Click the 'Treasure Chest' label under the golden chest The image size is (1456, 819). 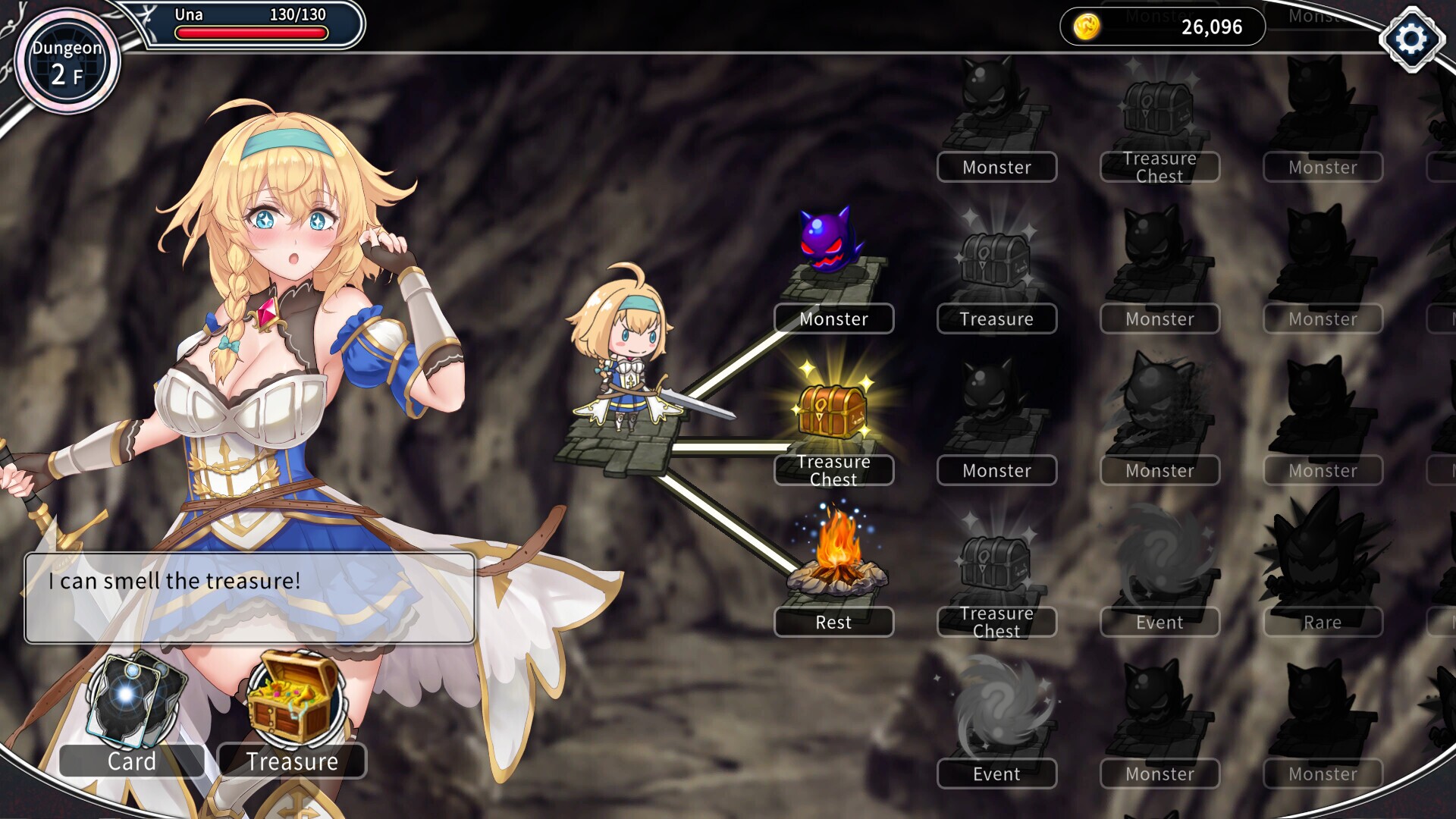[x=834, y=469]
